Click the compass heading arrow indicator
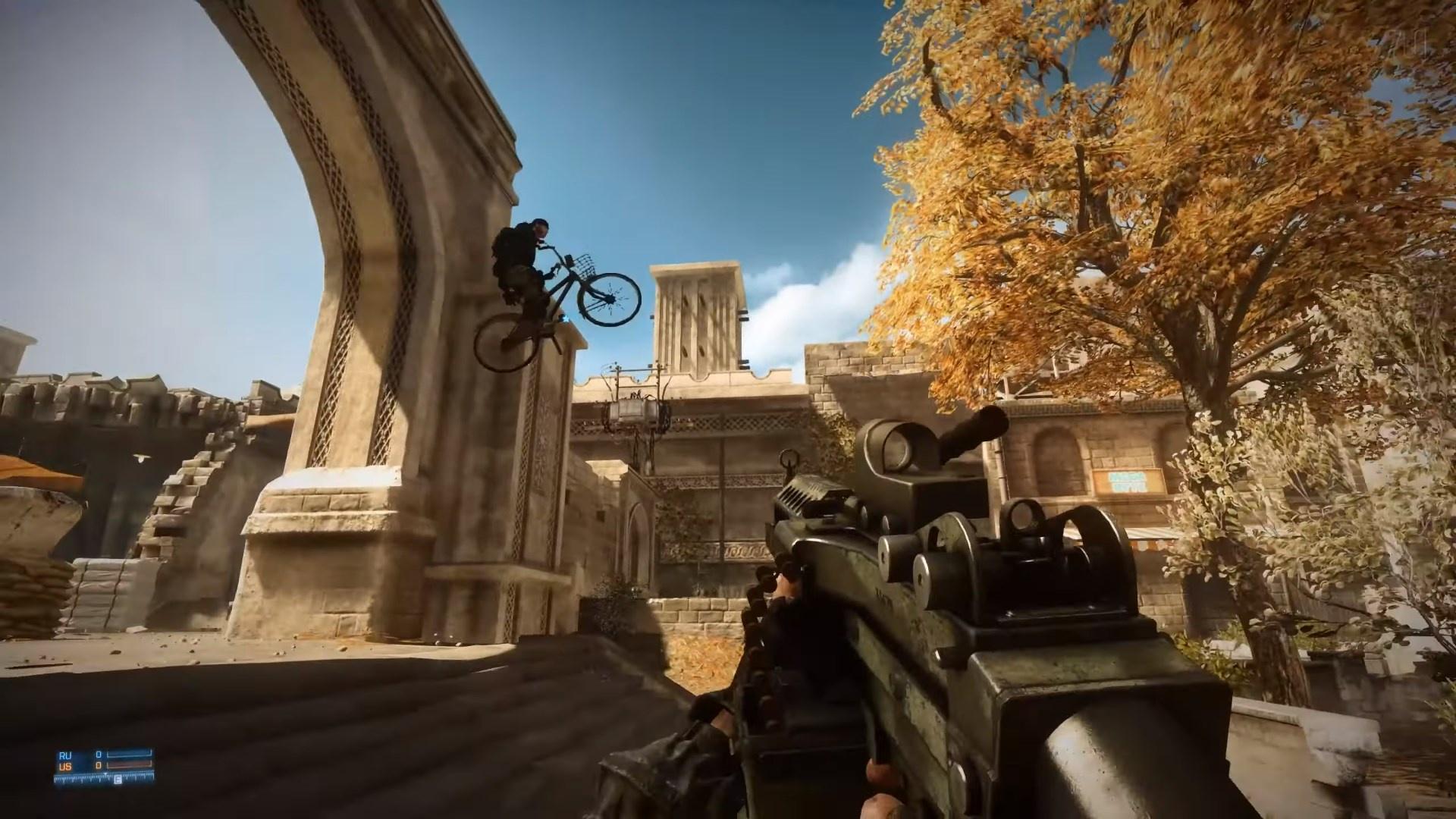The height and width of the screenshot is (819, 1456). coord(105,774)
